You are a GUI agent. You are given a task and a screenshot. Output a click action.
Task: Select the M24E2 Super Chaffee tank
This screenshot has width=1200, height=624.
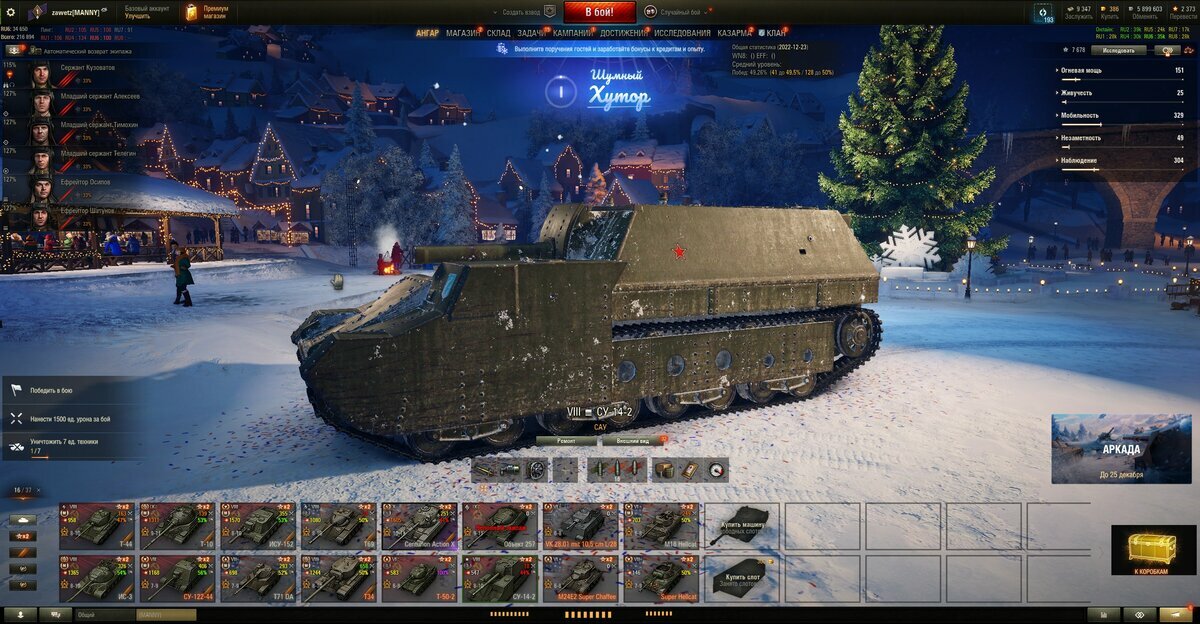pos(582,578)
